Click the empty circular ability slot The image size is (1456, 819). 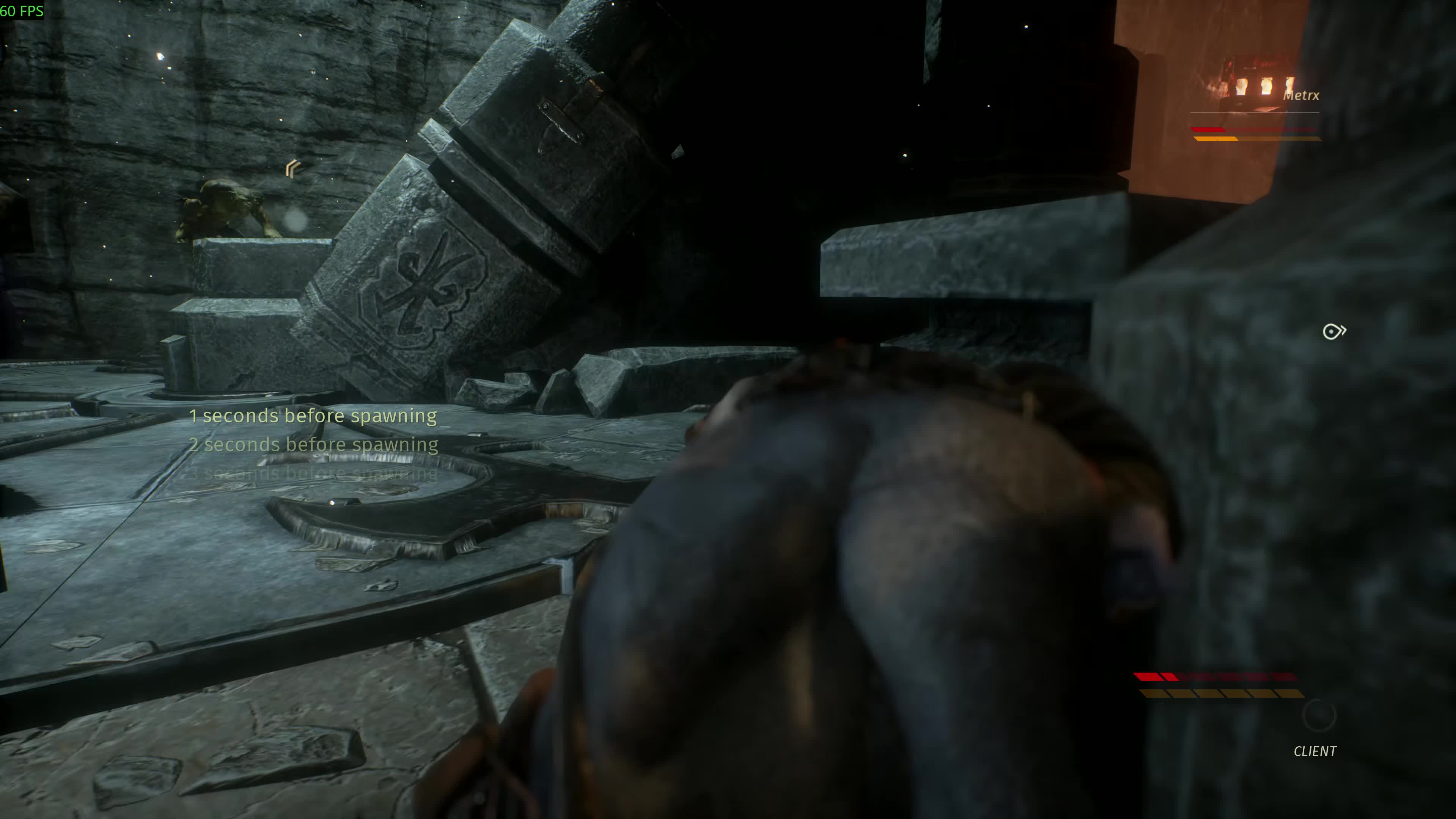pos(1319,715)
